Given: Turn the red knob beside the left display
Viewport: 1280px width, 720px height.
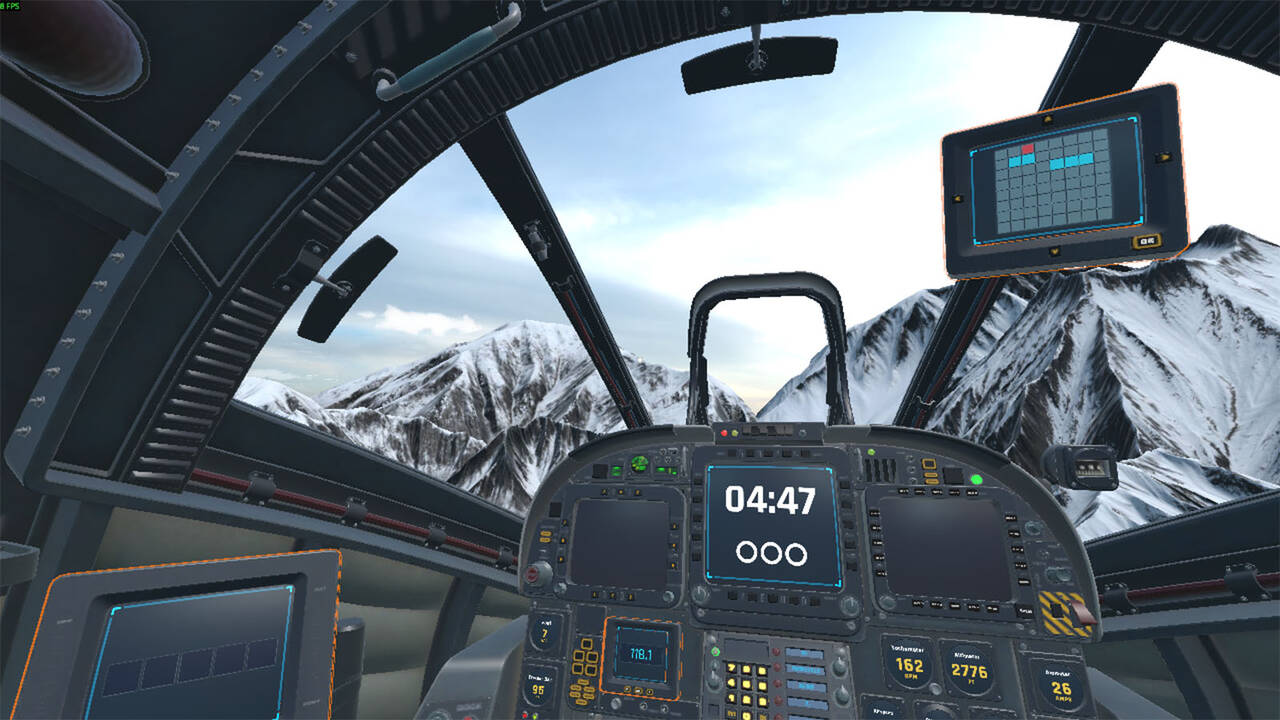Looking at the screenshot, I should pyautogui.click(x=540, y=573).
